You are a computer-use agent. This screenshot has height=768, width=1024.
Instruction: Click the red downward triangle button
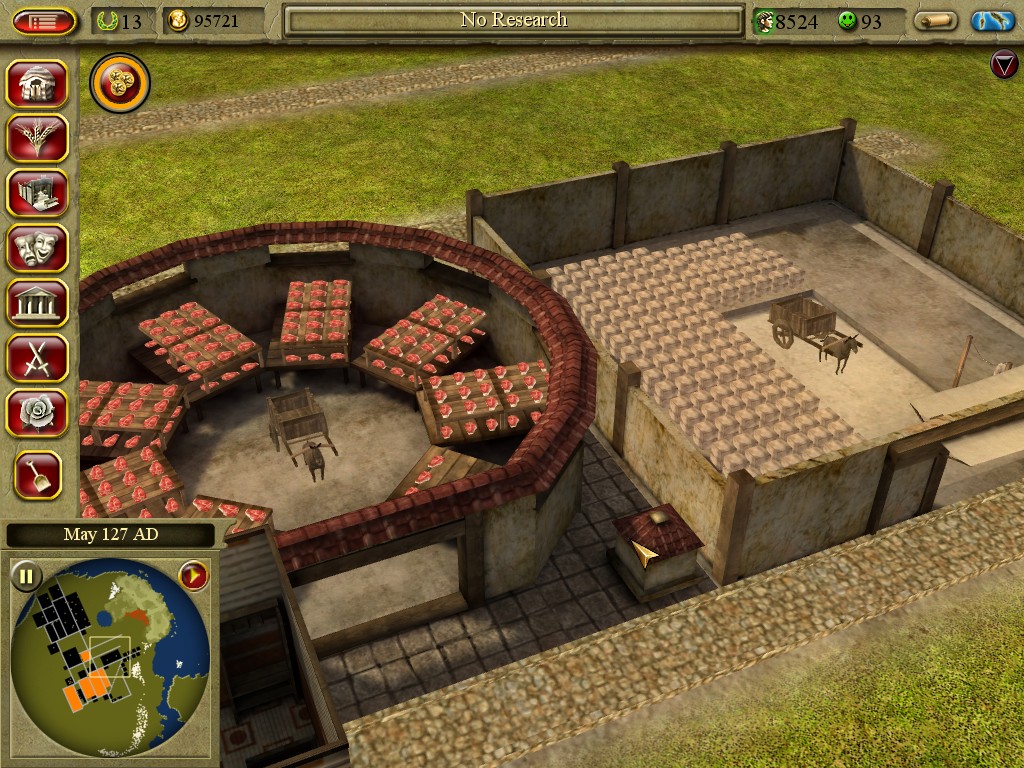click(x=1003, y=66)
